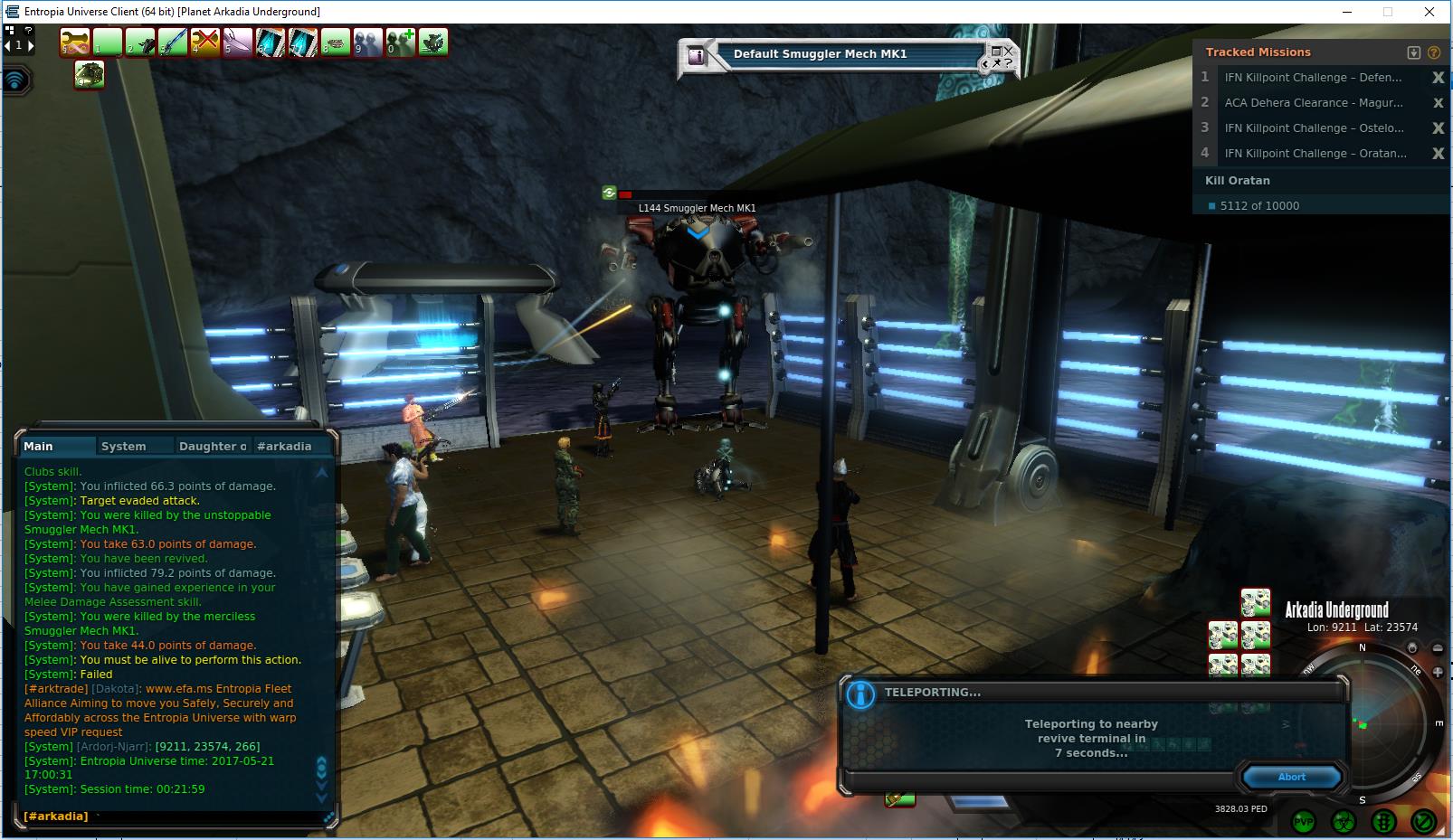Toggle the green PVP status icon
Viewport: 1453px width, 840px height.
(x=1304, y=822)
